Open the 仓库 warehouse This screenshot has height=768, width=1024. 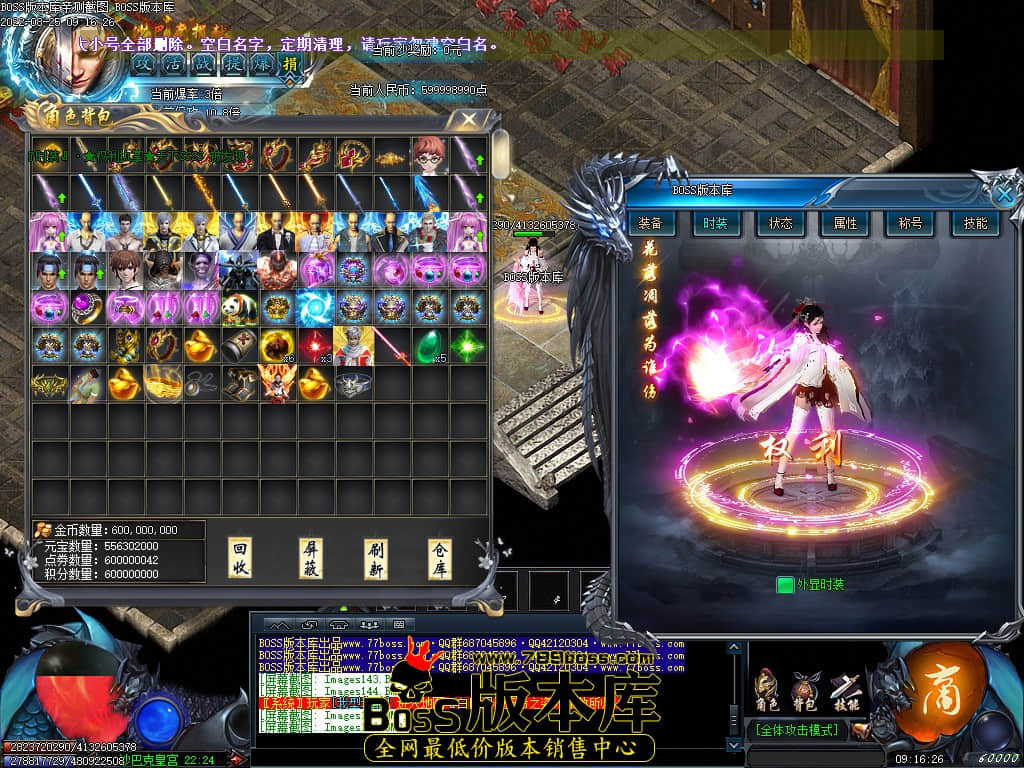point(440,559)
